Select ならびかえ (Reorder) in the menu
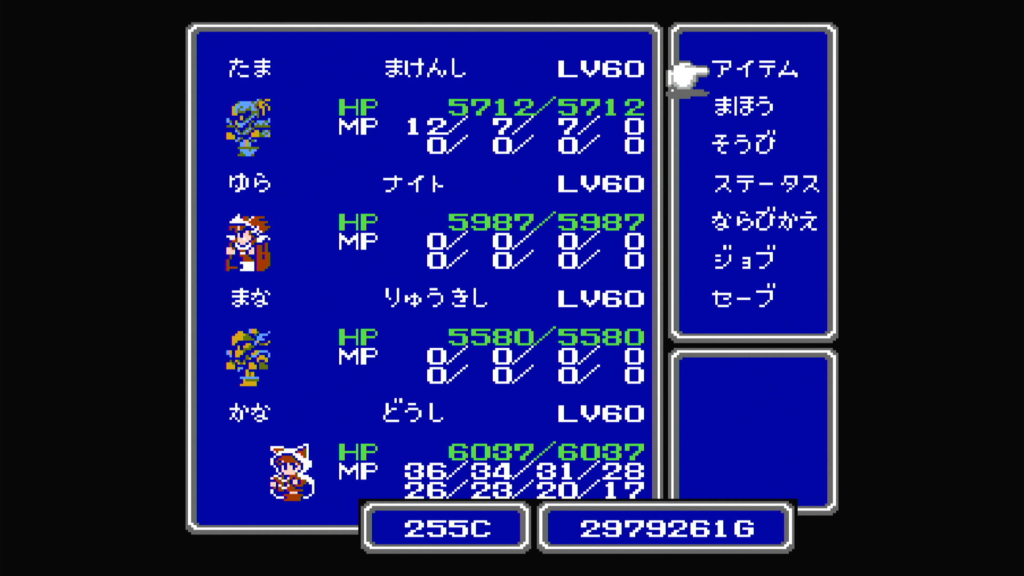This screenshot has width=1024, height=576. tap(765, 221)
